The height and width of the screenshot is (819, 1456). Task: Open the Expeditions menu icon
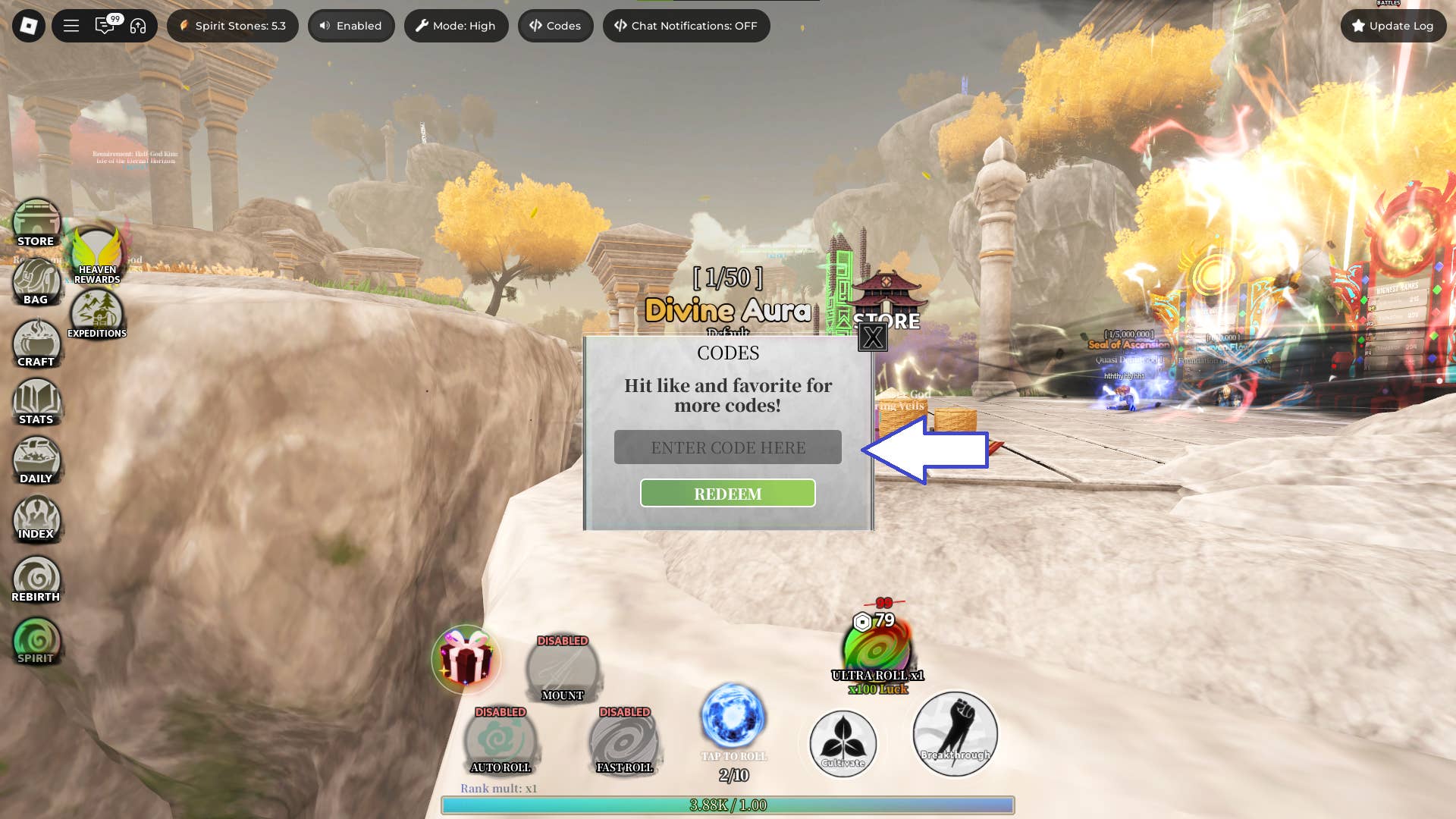click(x=98, y=310)
